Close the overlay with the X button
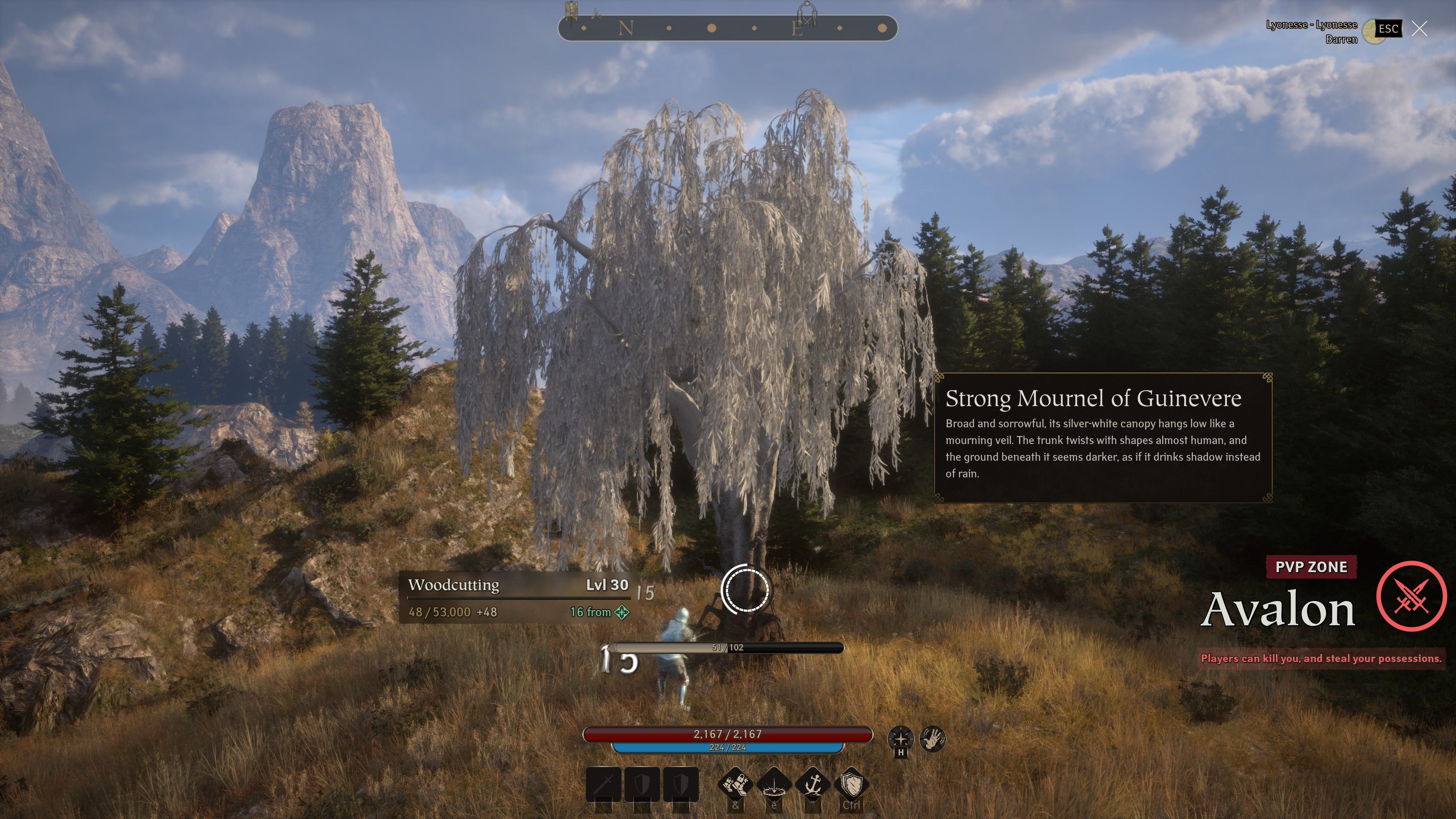The image size is (1456, 819). pyautogui.click(x=1419, y=28)
